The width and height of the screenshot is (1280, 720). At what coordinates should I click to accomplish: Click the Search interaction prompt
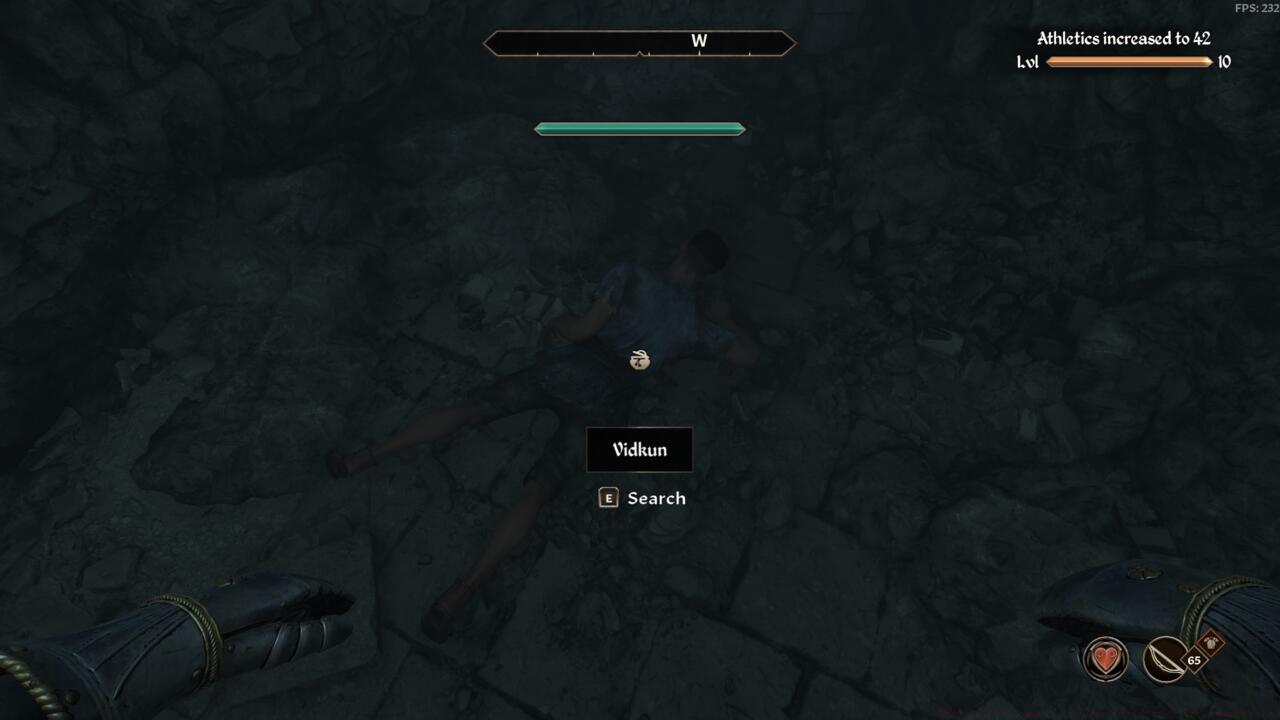pos(655,497)
